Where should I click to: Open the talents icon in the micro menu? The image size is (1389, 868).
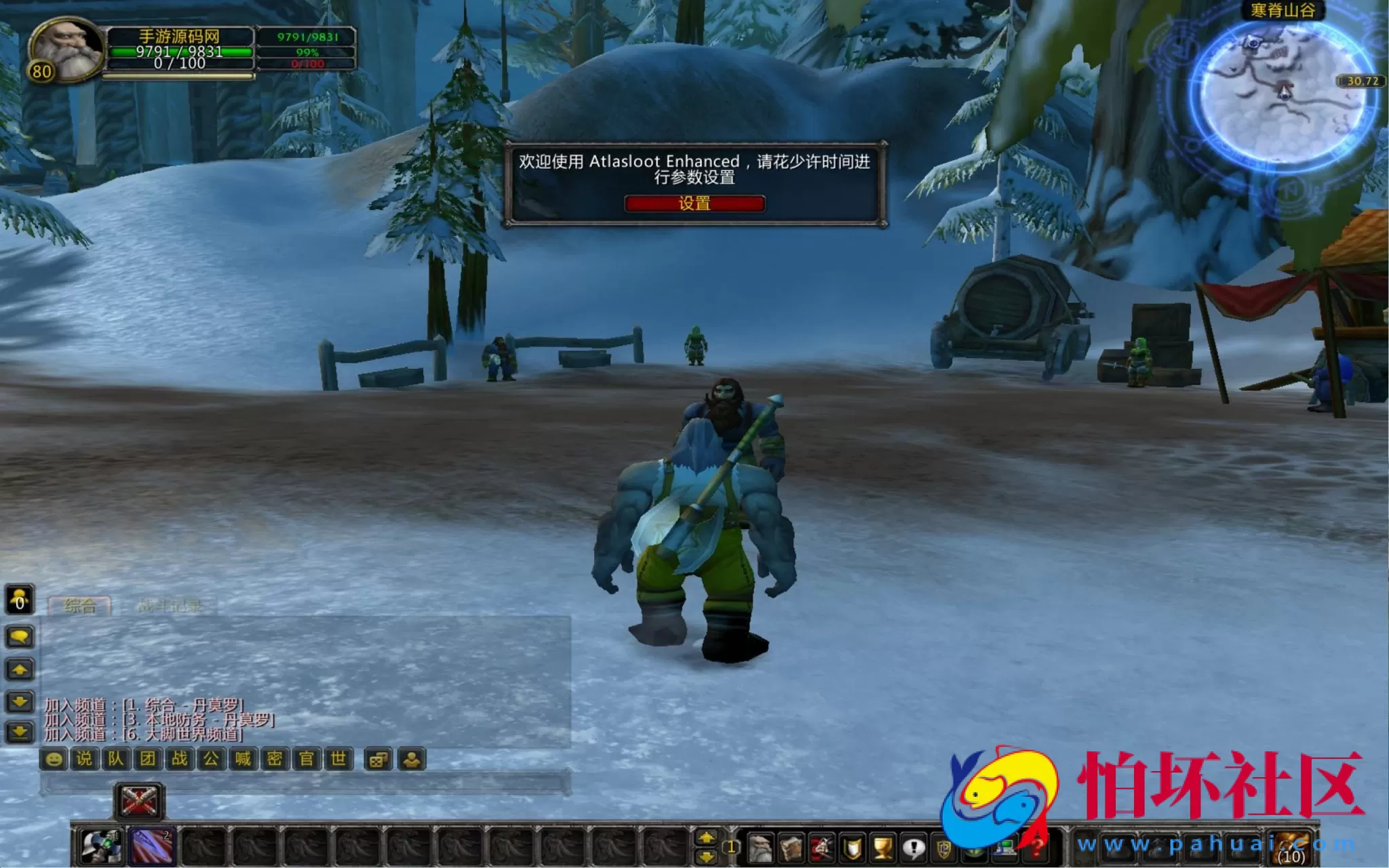822,846
